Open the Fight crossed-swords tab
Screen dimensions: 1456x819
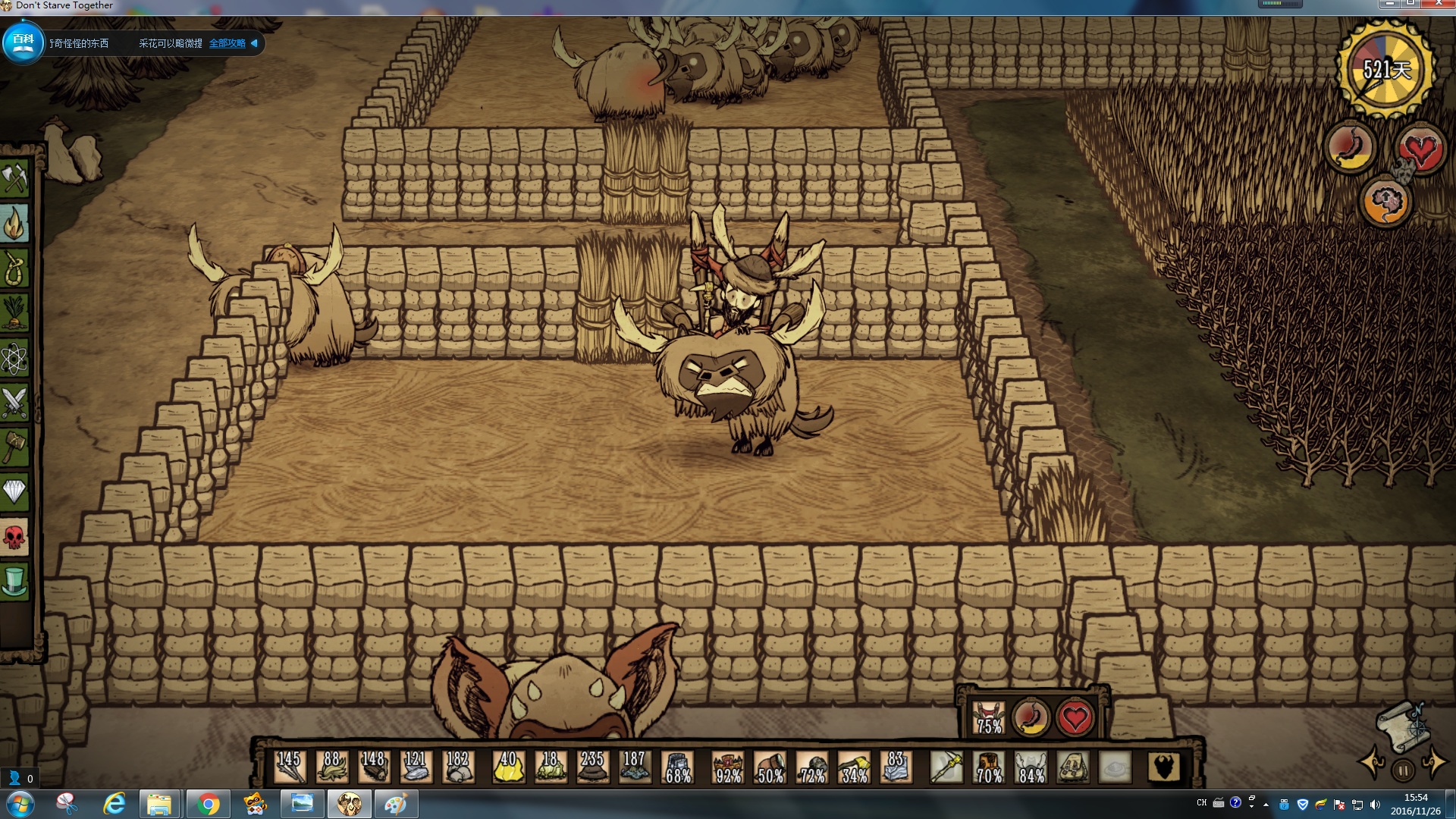click(x=14, y=403)
